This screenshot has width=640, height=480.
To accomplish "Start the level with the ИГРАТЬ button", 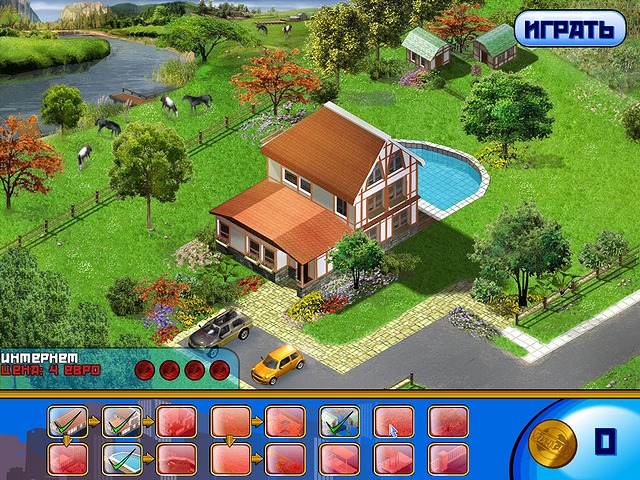I will point(570,28).
